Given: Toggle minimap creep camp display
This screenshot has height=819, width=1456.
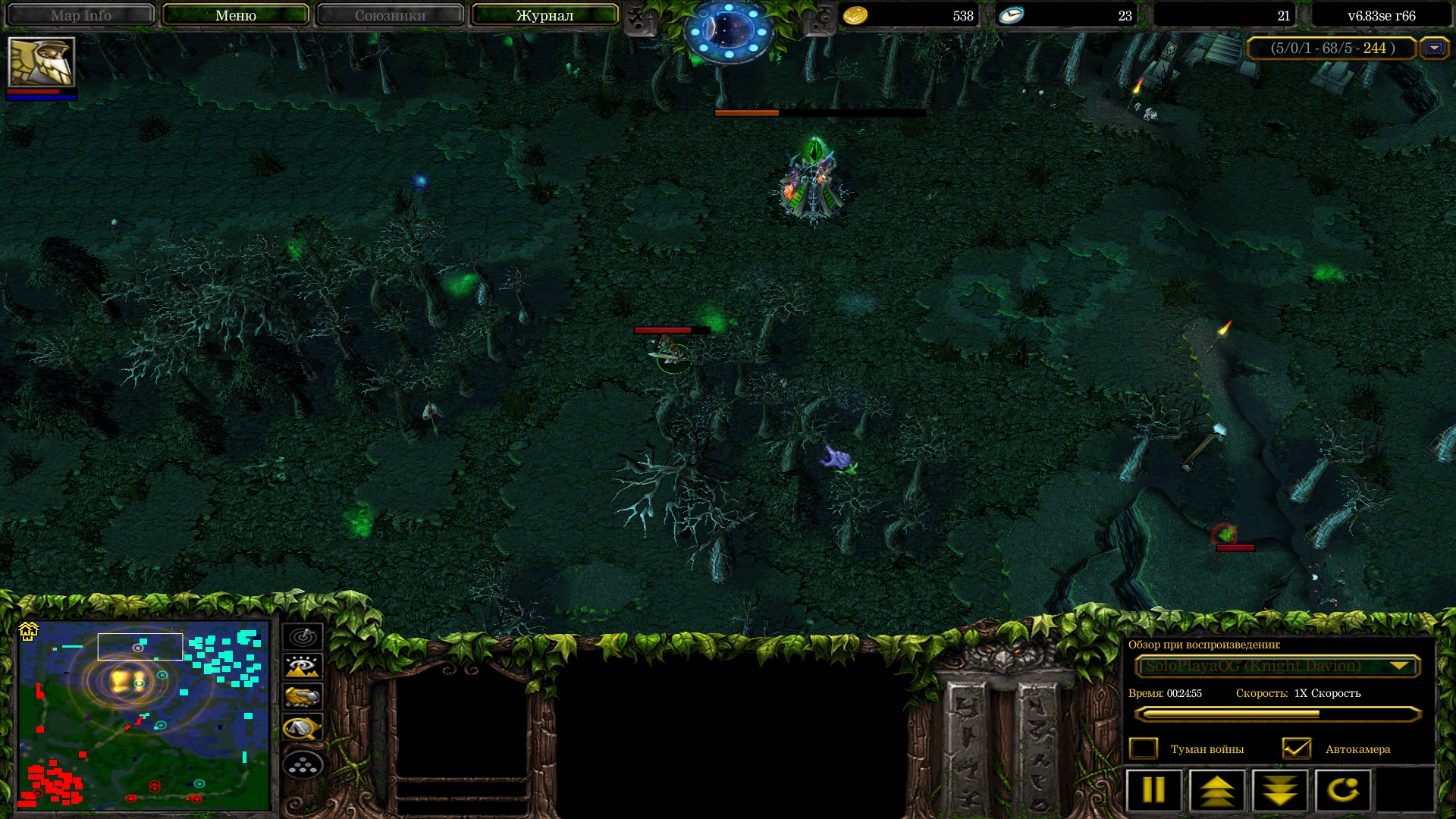Looking at the screenshot, I should (x=303, y=728).
